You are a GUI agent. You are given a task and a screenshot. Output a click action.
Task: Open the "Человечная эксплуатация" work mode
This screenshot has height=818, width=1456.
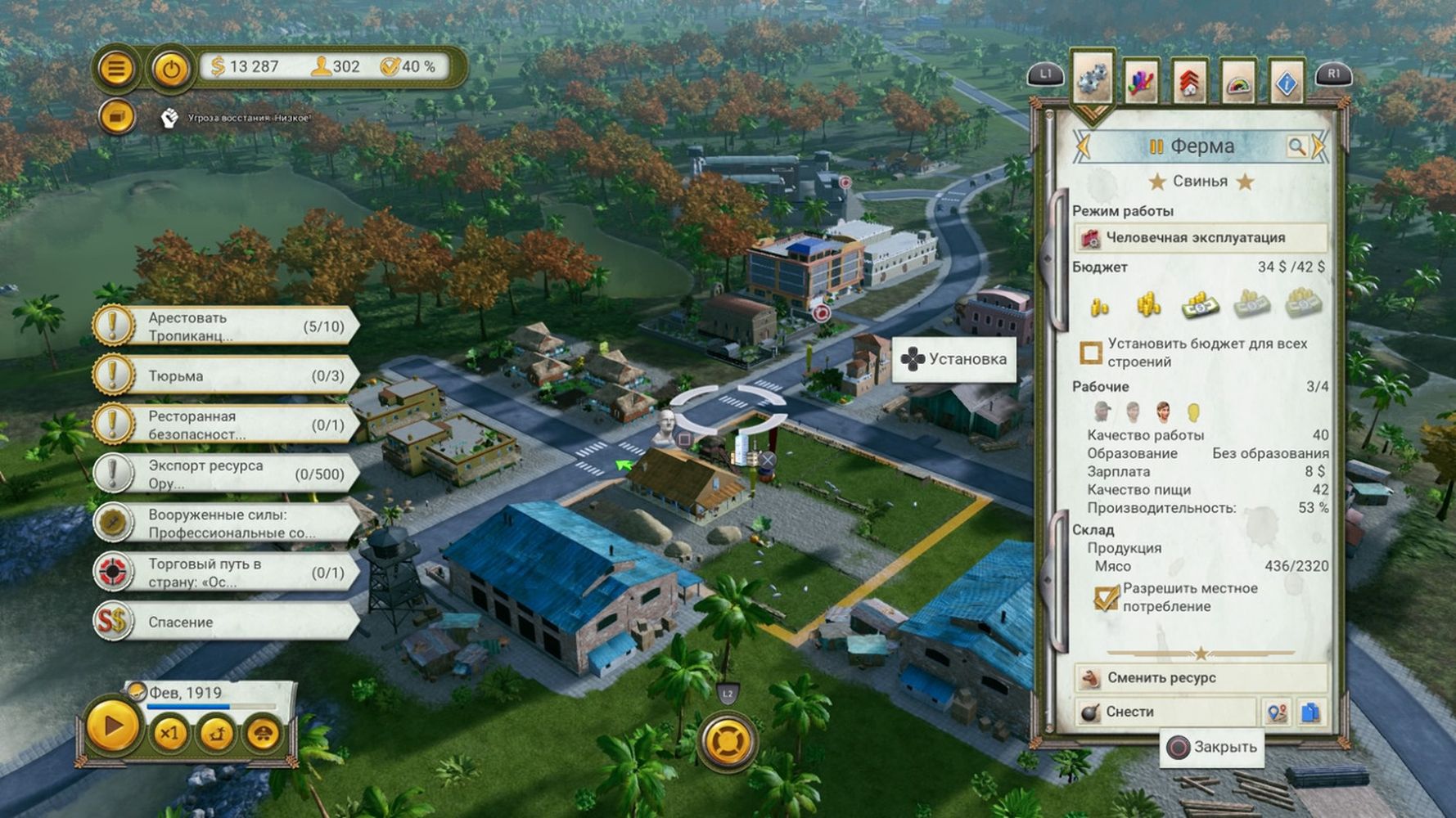click(1200, 238)
